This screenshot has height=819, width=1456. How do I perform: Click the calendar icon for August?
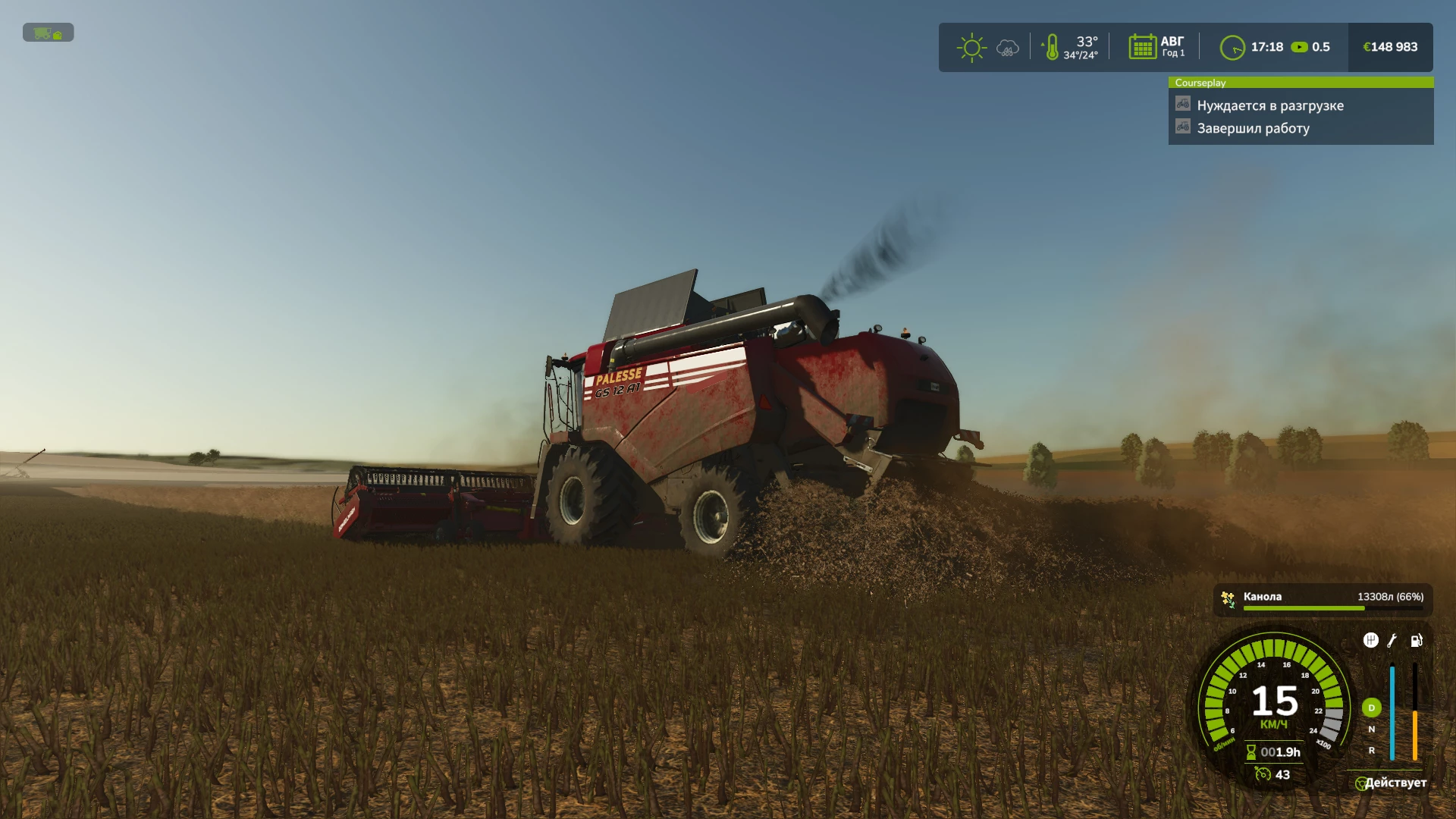coord(1142,47)
